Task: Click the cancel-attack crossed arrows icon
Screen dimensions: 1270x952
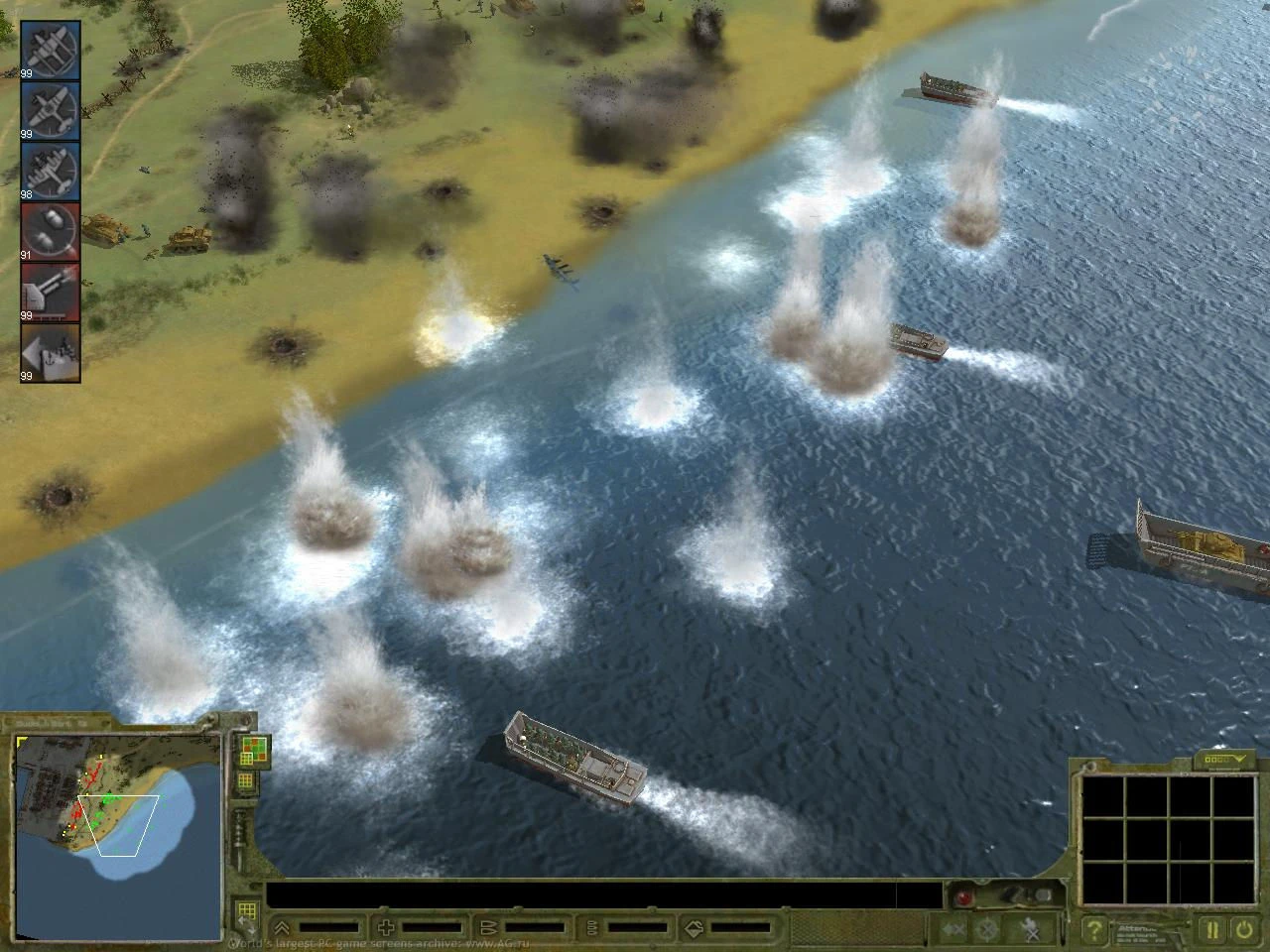Action: click(951, 930)
